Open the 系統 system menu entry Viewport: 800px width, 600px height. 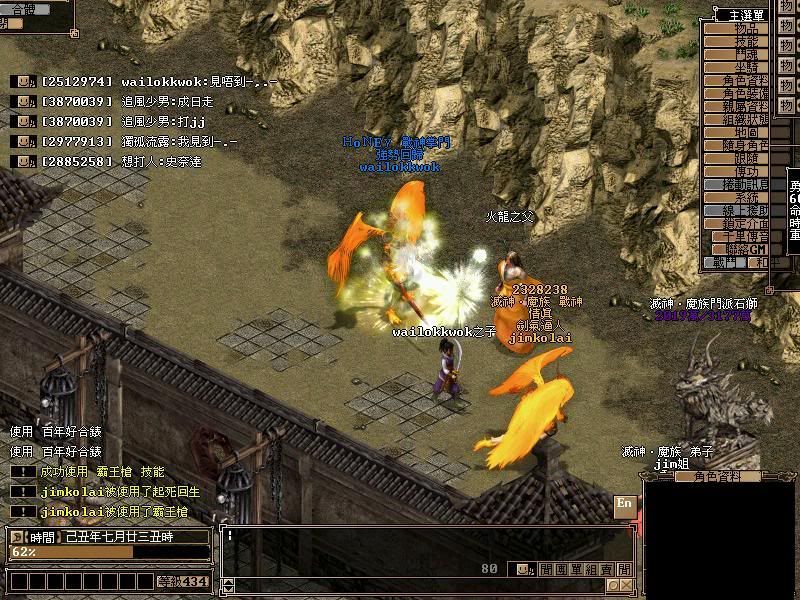pyautogui.click(x=745, y=197)
